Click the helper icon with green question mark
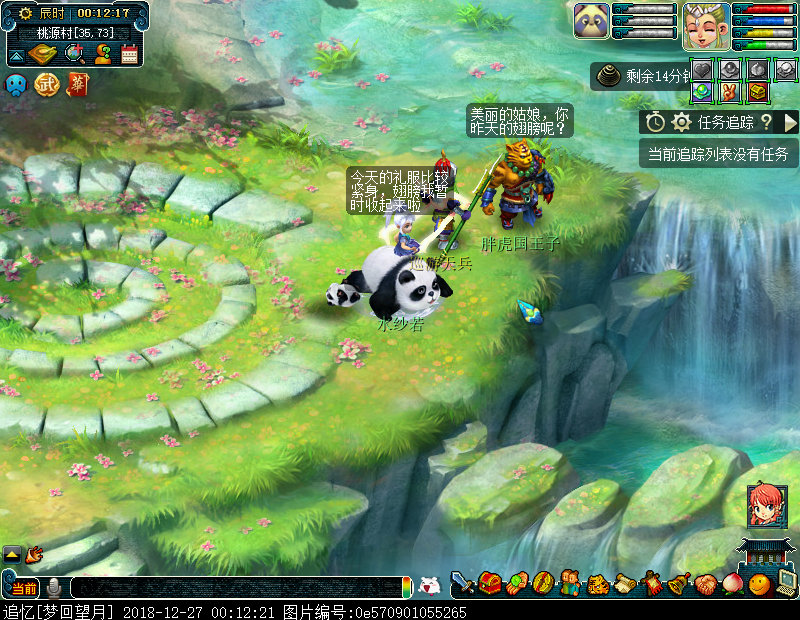This screenshot has height=620, width=800. point(102,53)
